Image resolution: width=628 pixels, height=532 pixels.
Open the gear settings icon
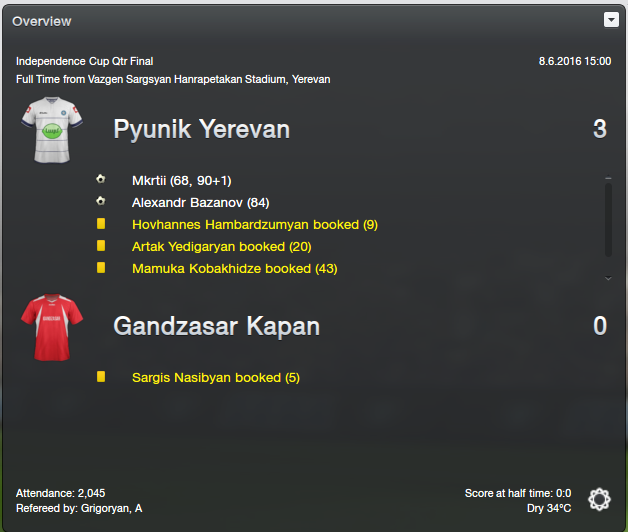599,500
